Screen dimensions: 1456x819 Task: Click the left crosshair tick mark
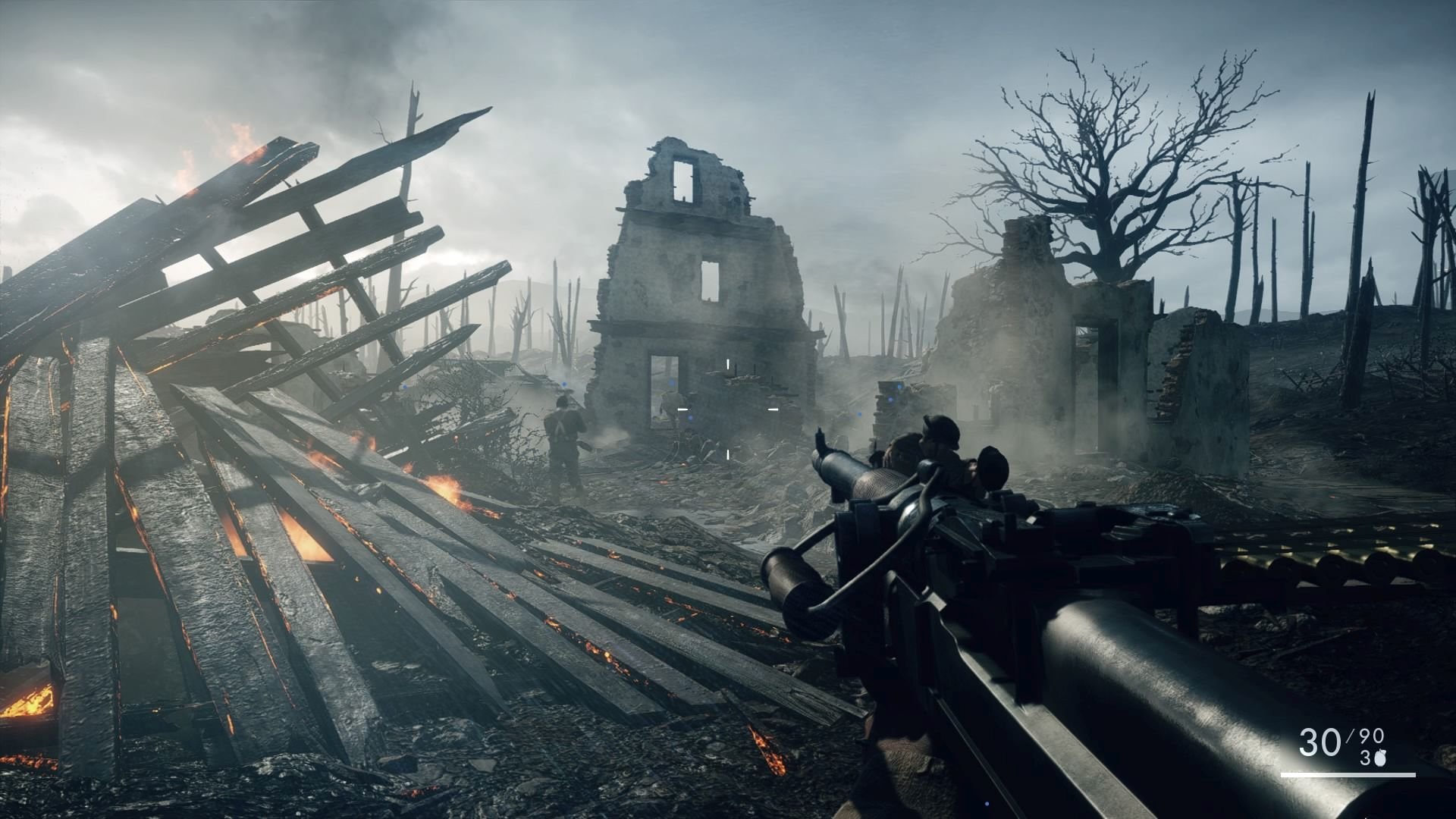coord(682,409)
